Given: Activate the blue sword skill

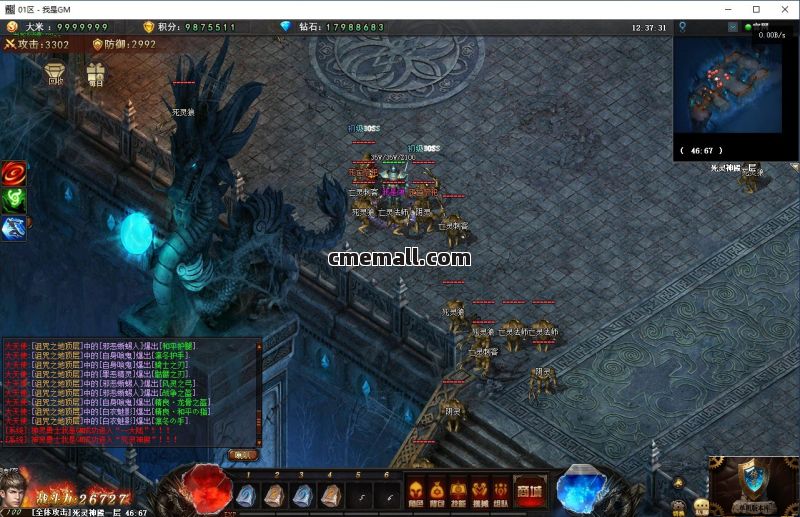Looking at the screenshot, I should [x=14, y=228].
